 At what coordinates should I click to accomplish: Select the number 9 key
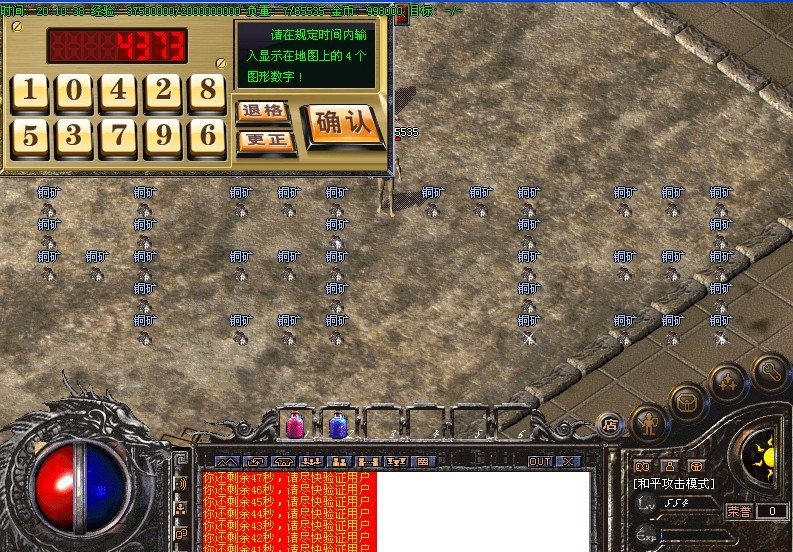163,136
